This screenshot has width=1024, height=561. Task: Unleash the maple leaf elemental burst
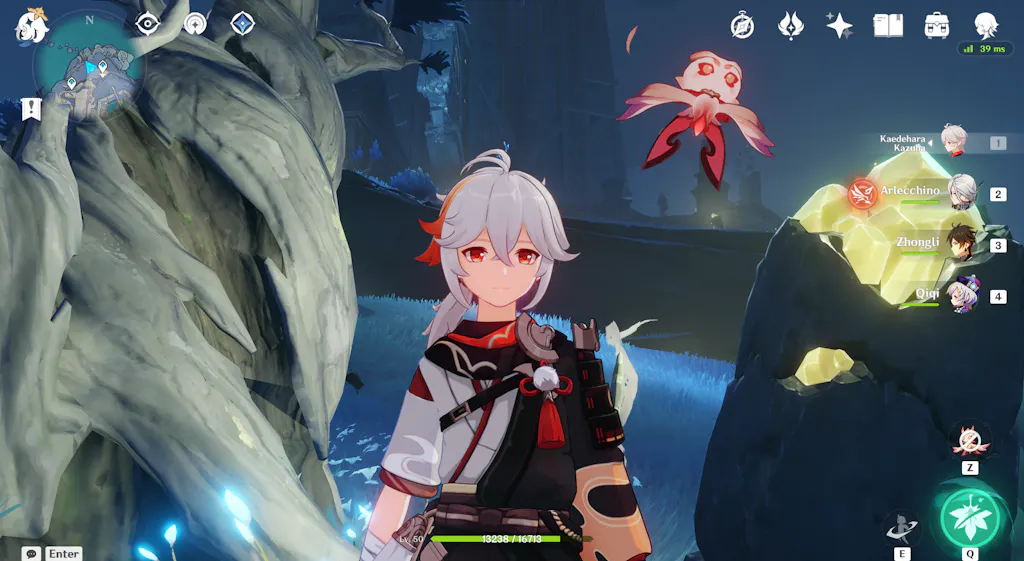[x=969, y=516]
